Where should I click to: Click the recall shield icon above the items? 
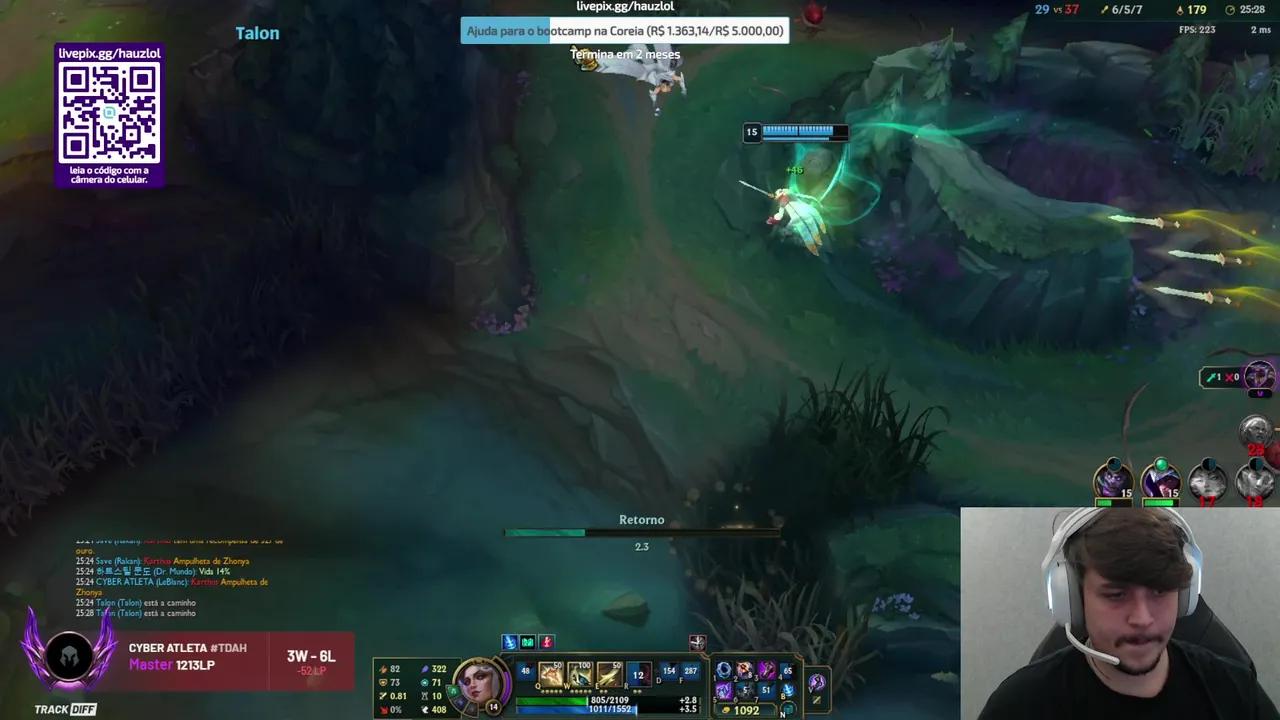697,643
